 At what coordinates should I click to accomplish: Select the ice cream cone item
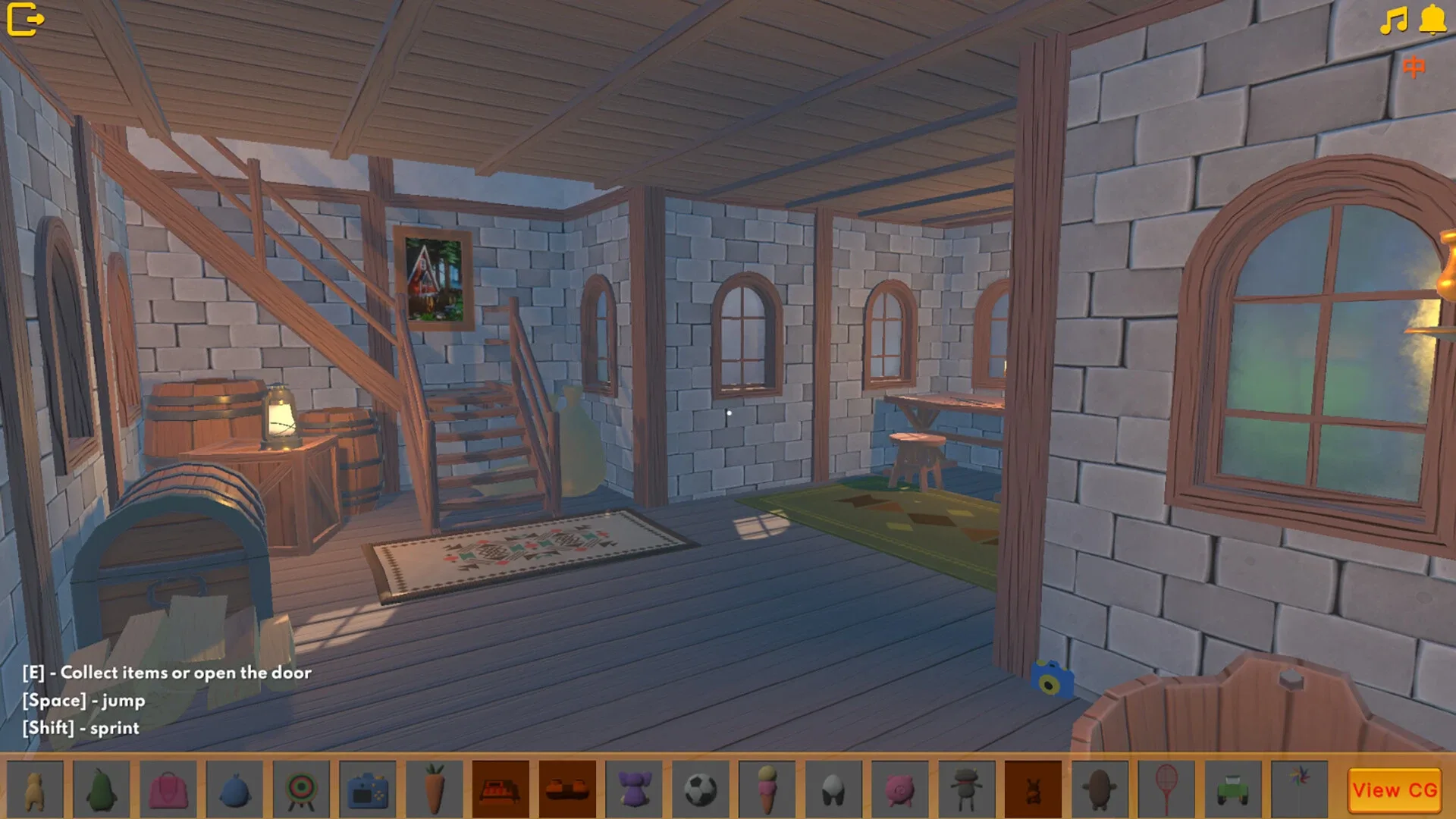point(768,789)
